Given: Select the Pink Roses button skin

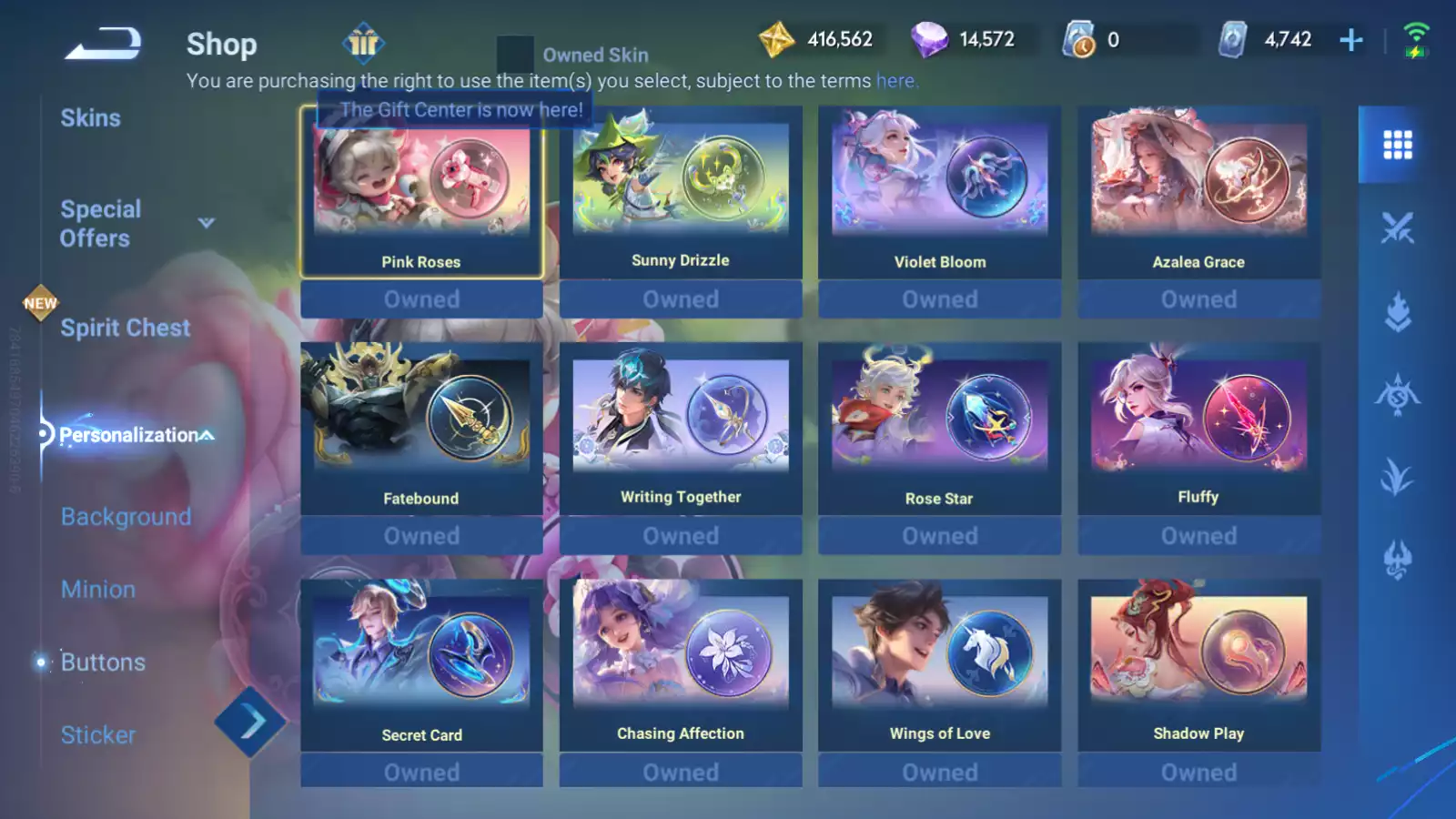Looking at the screenshot, I should pos(421,192).
